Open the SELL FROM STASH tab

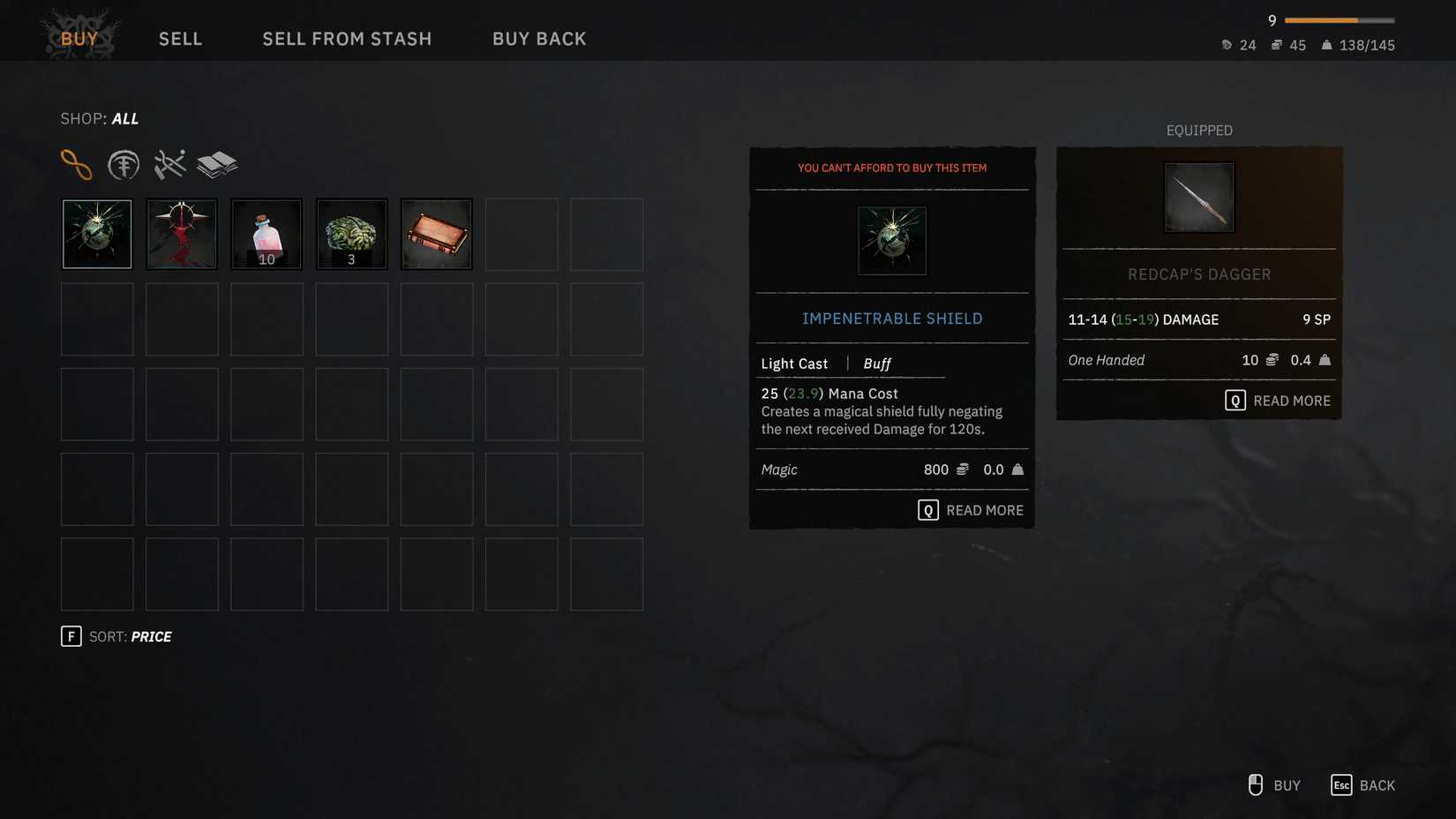[347, 39]
